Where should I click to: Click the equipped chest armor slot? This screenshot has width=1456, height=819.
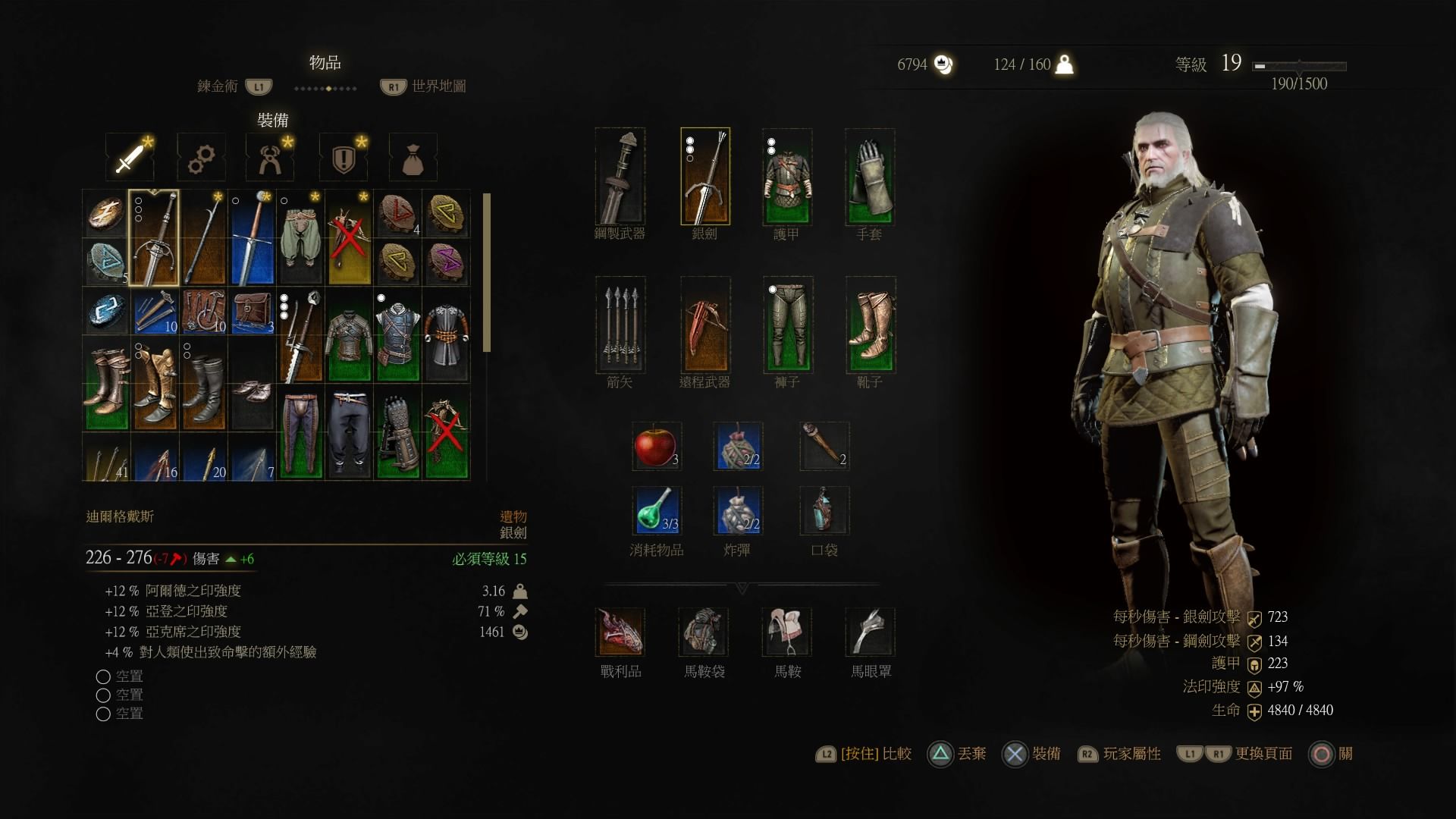pos(787,177)
